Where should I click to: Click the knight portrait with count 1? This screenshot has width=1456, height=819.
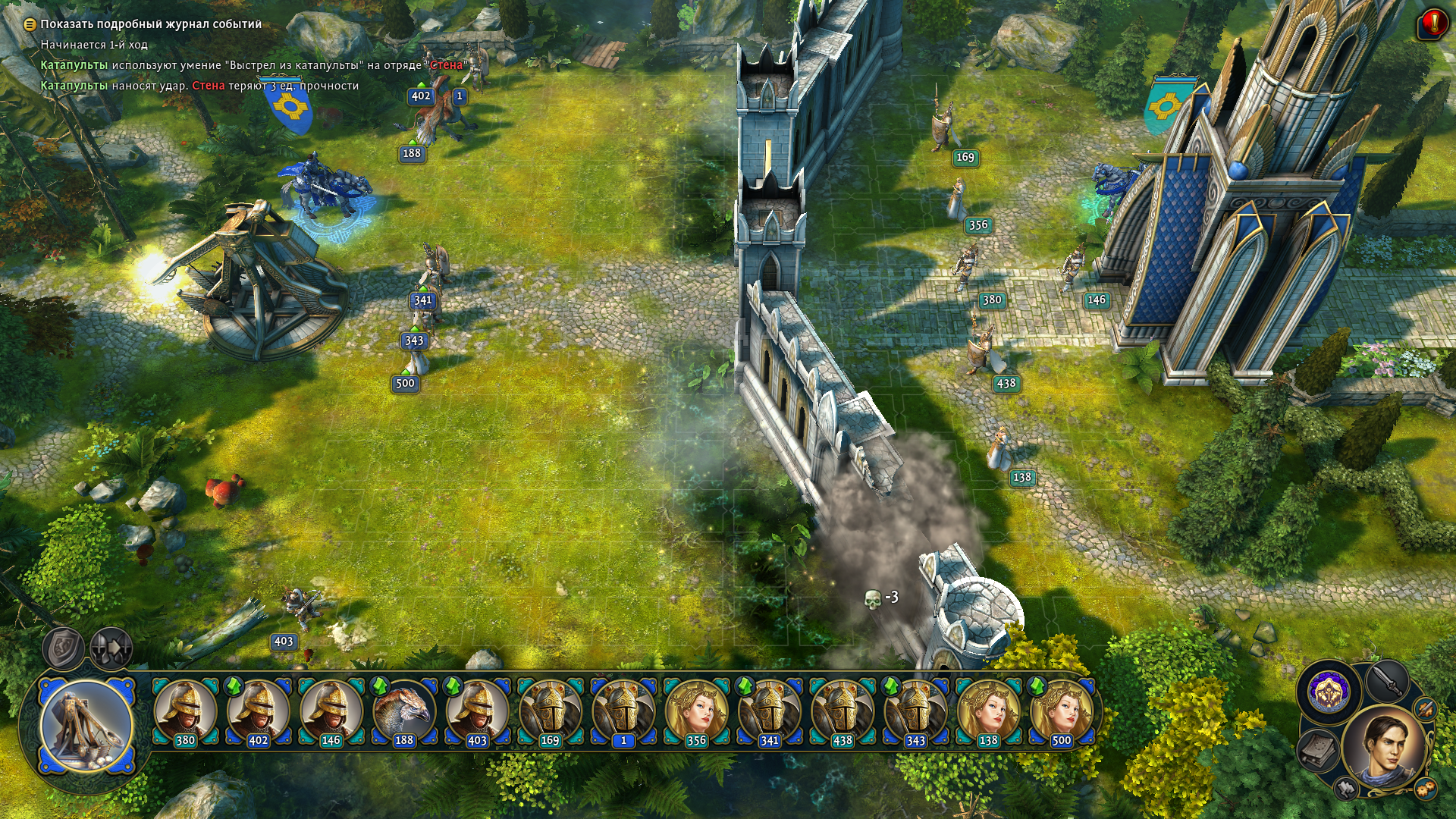pos(623,712)
